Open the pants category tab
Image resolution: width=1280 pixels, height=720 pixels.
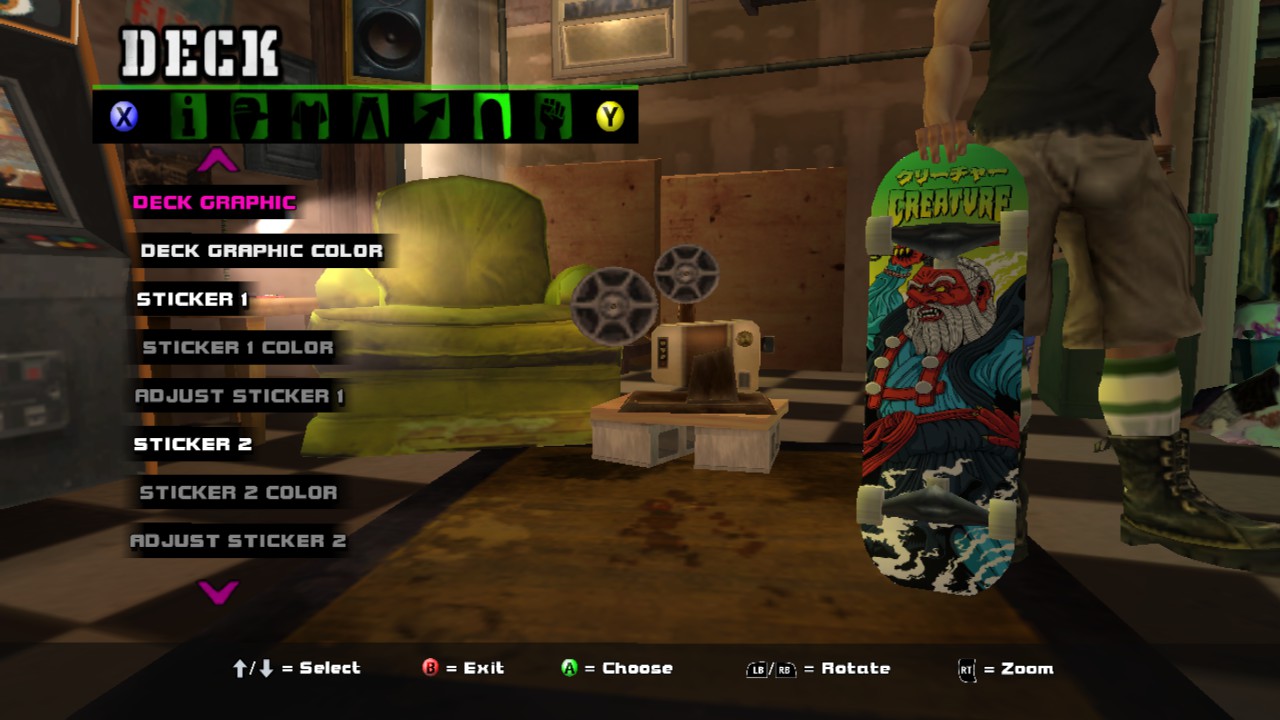coord(370,118)
